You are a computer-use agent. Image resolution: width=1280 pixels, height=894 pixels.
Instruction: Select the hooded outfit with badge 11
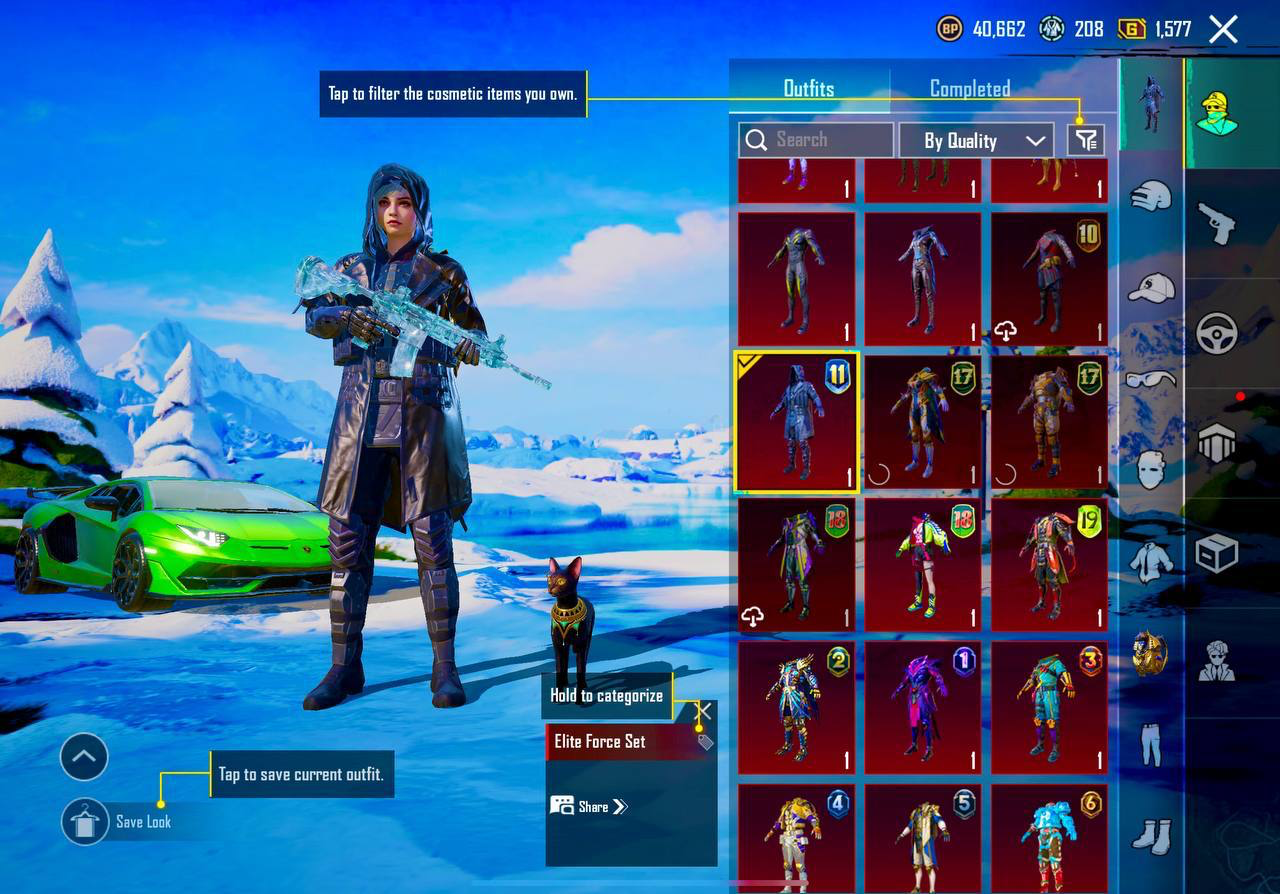click(x=796, y=422)
